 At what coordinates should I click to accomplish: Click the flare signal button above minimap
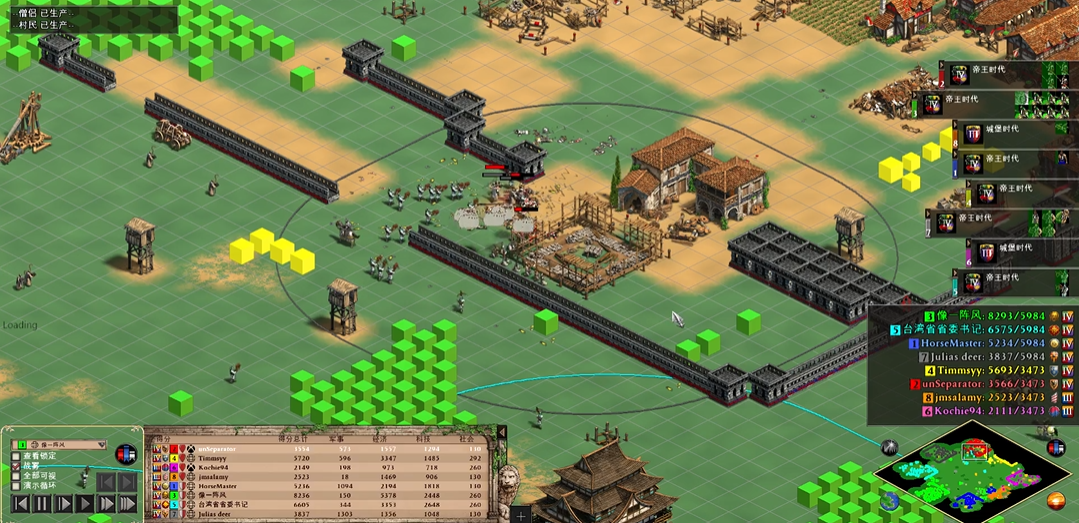(889, 447)
